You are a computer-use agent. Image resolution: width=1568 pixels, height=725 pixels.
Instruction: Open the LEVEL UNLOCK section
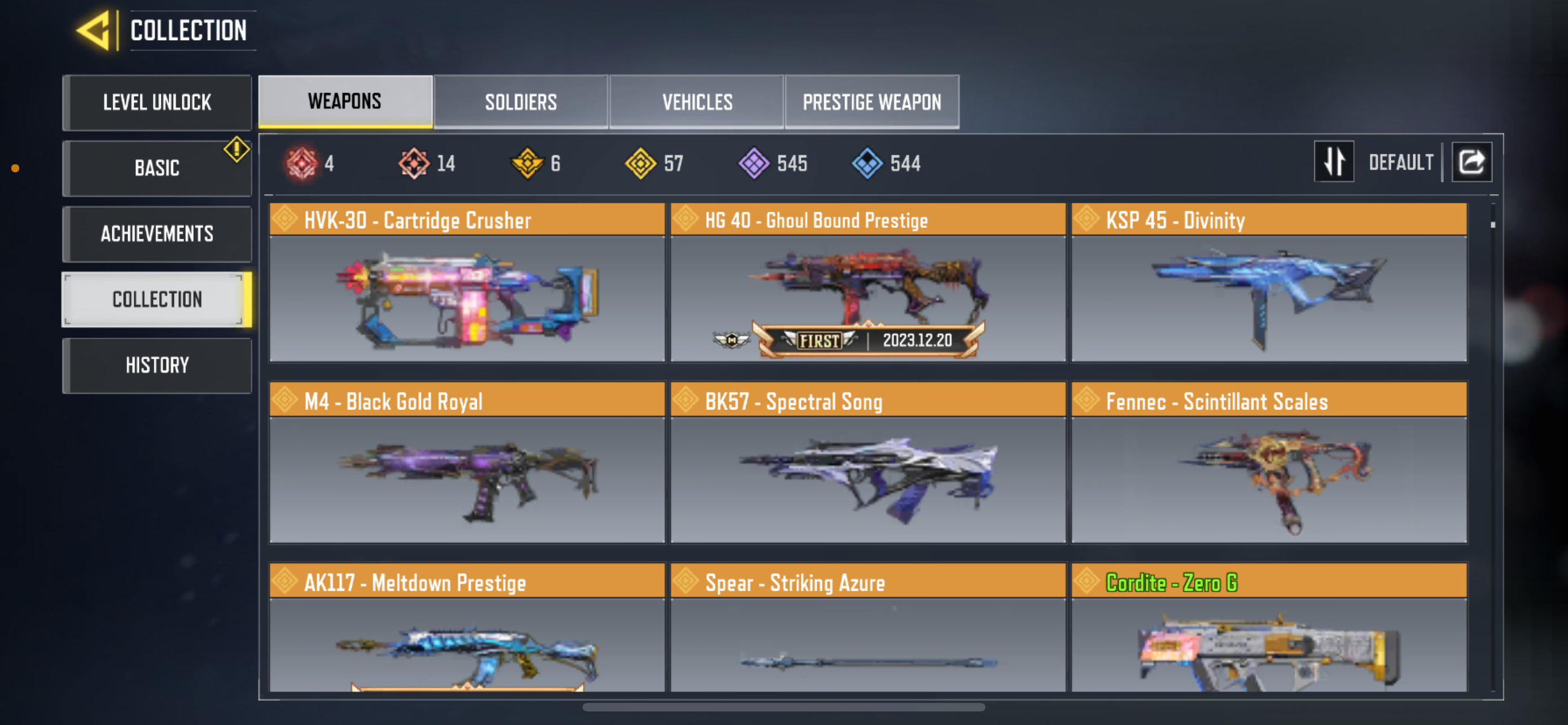click(x=157, y=102)
